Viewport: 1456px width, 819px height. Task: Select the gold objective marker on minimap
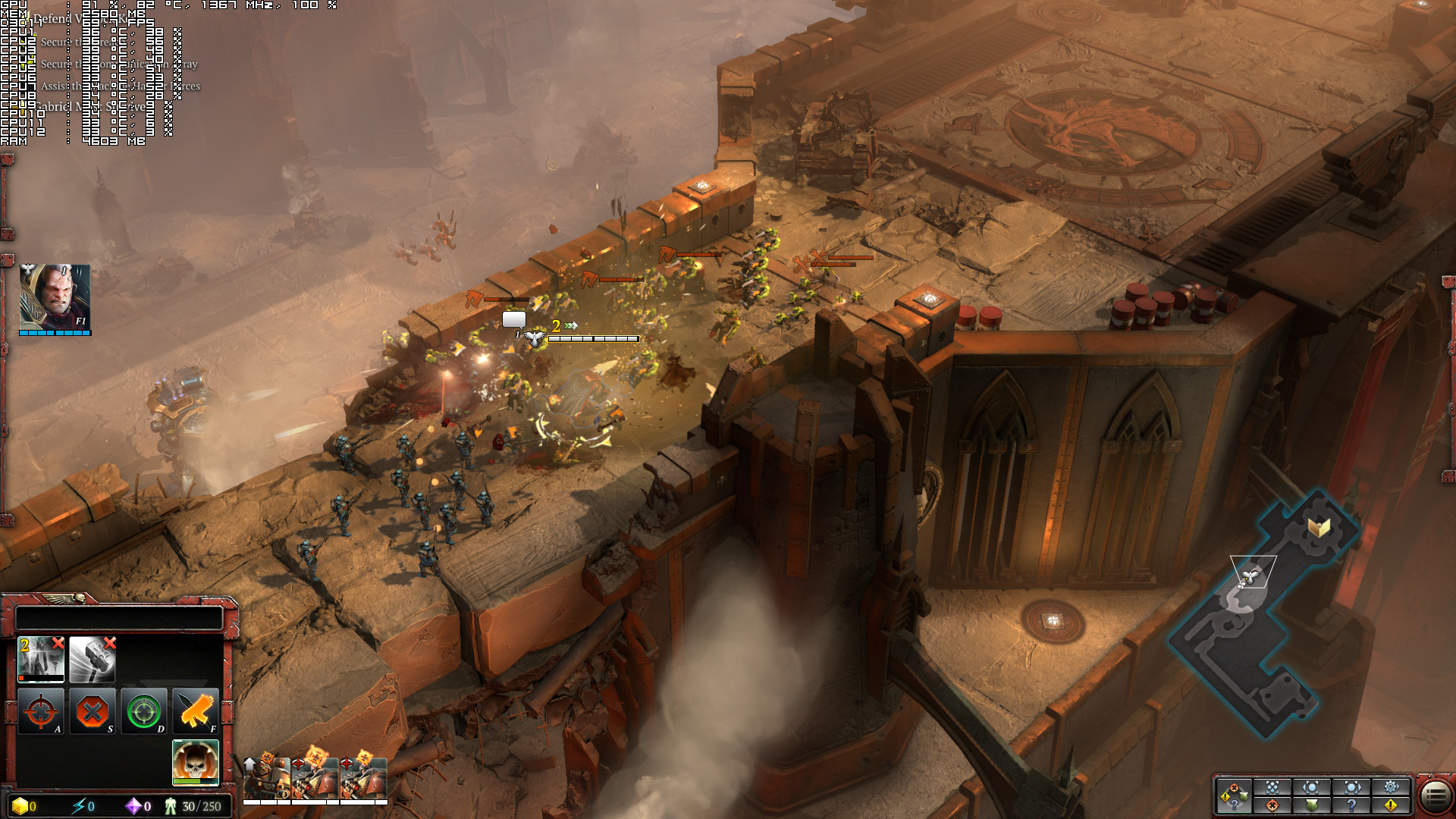coord(1319,526)
